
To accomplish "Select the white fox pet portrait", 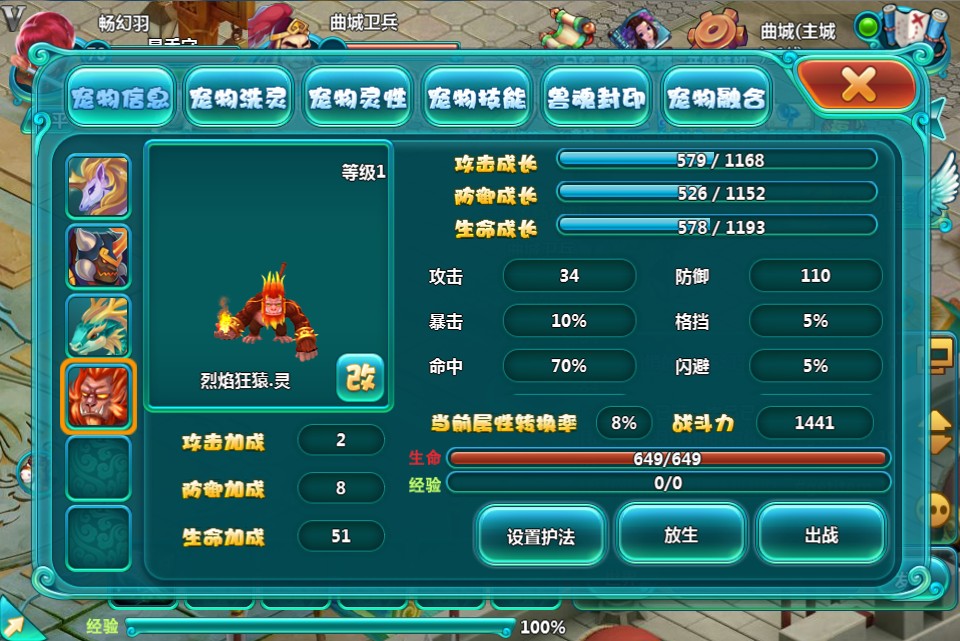I will click(98, 187).
